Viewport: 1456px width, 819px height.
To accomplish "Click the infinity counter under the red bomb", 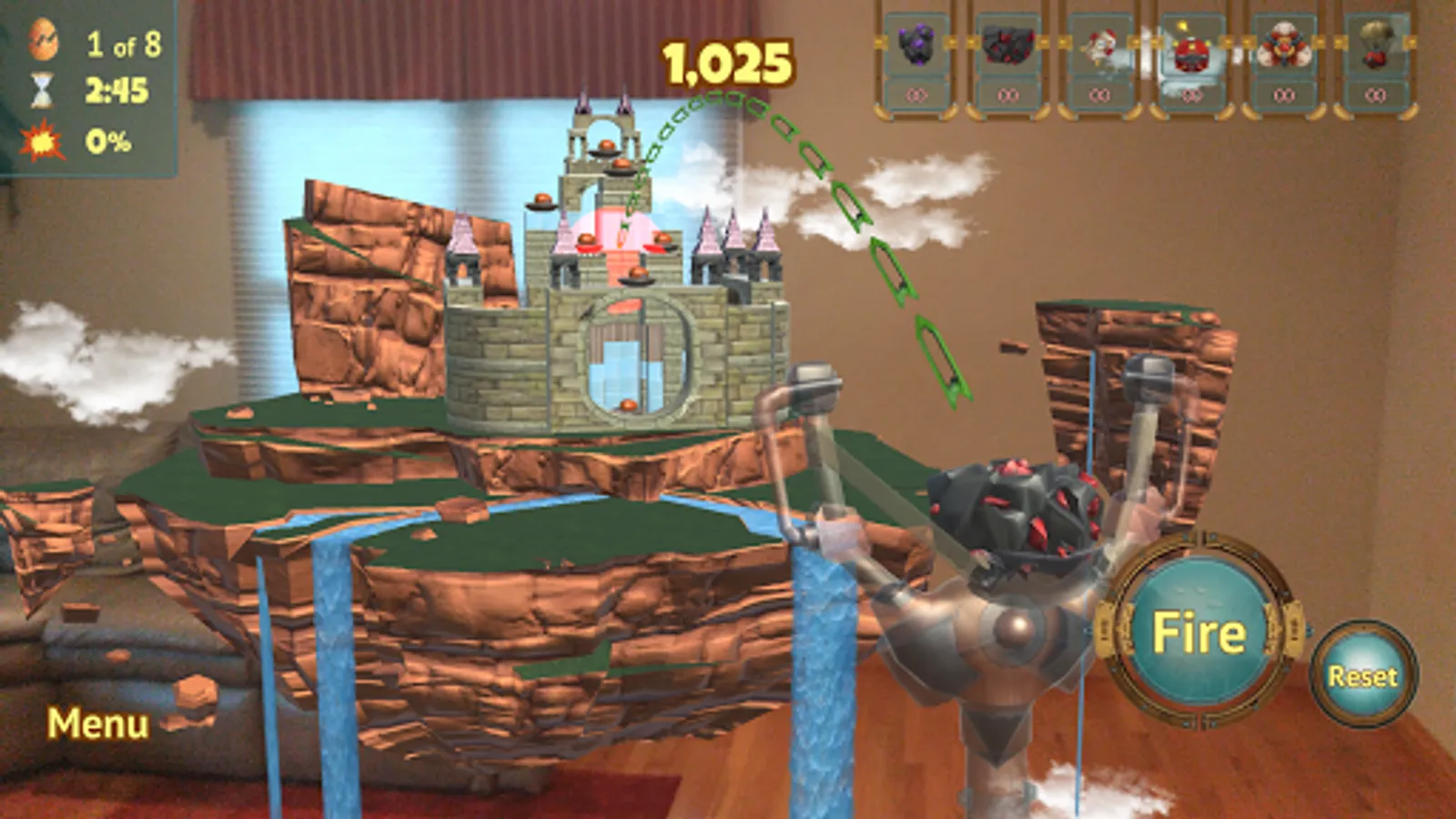I will (1191, 92).
